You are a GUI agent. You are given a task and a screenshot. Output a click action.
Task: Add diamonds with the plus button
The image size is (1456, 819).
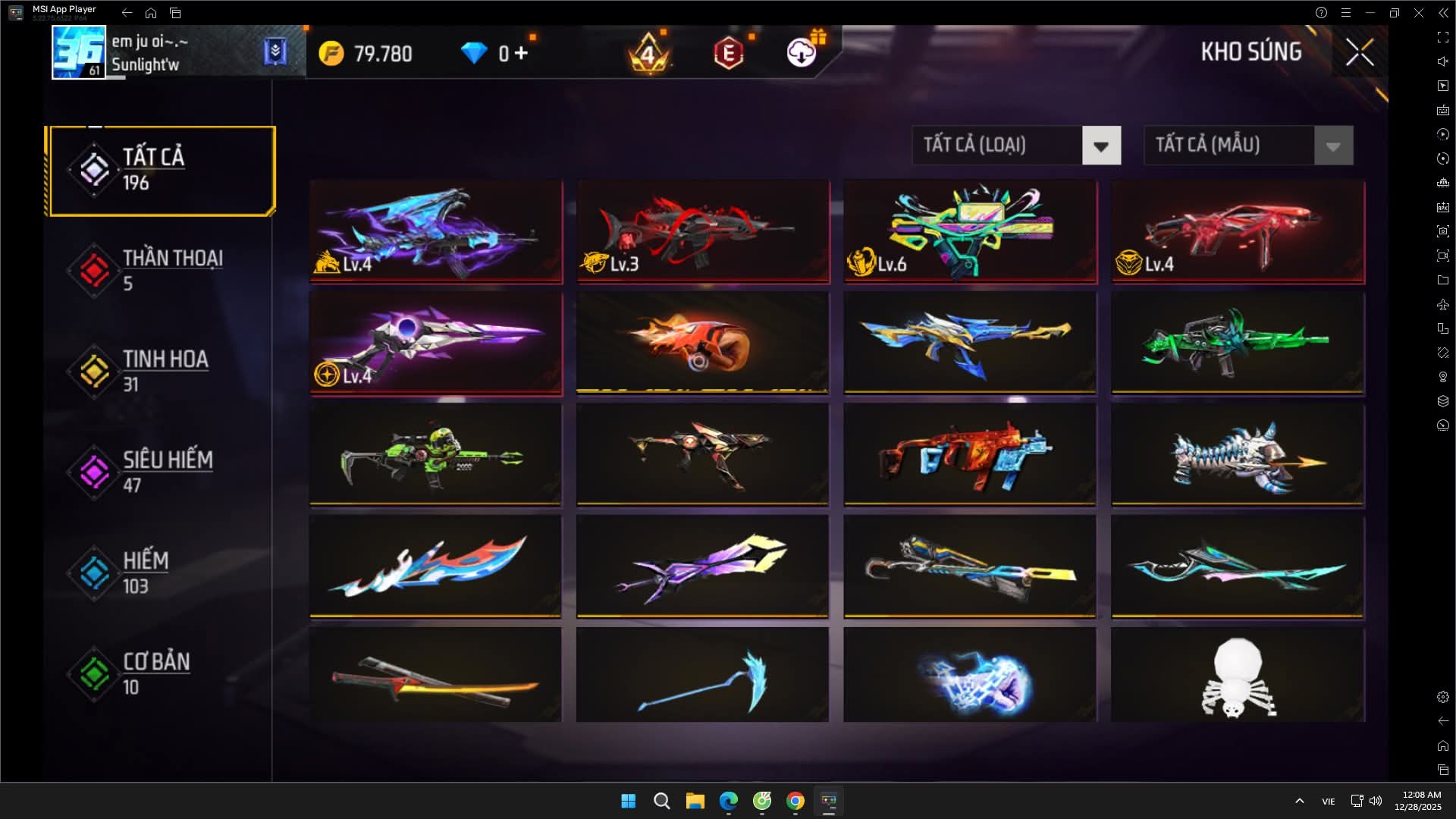click(521, 53)
